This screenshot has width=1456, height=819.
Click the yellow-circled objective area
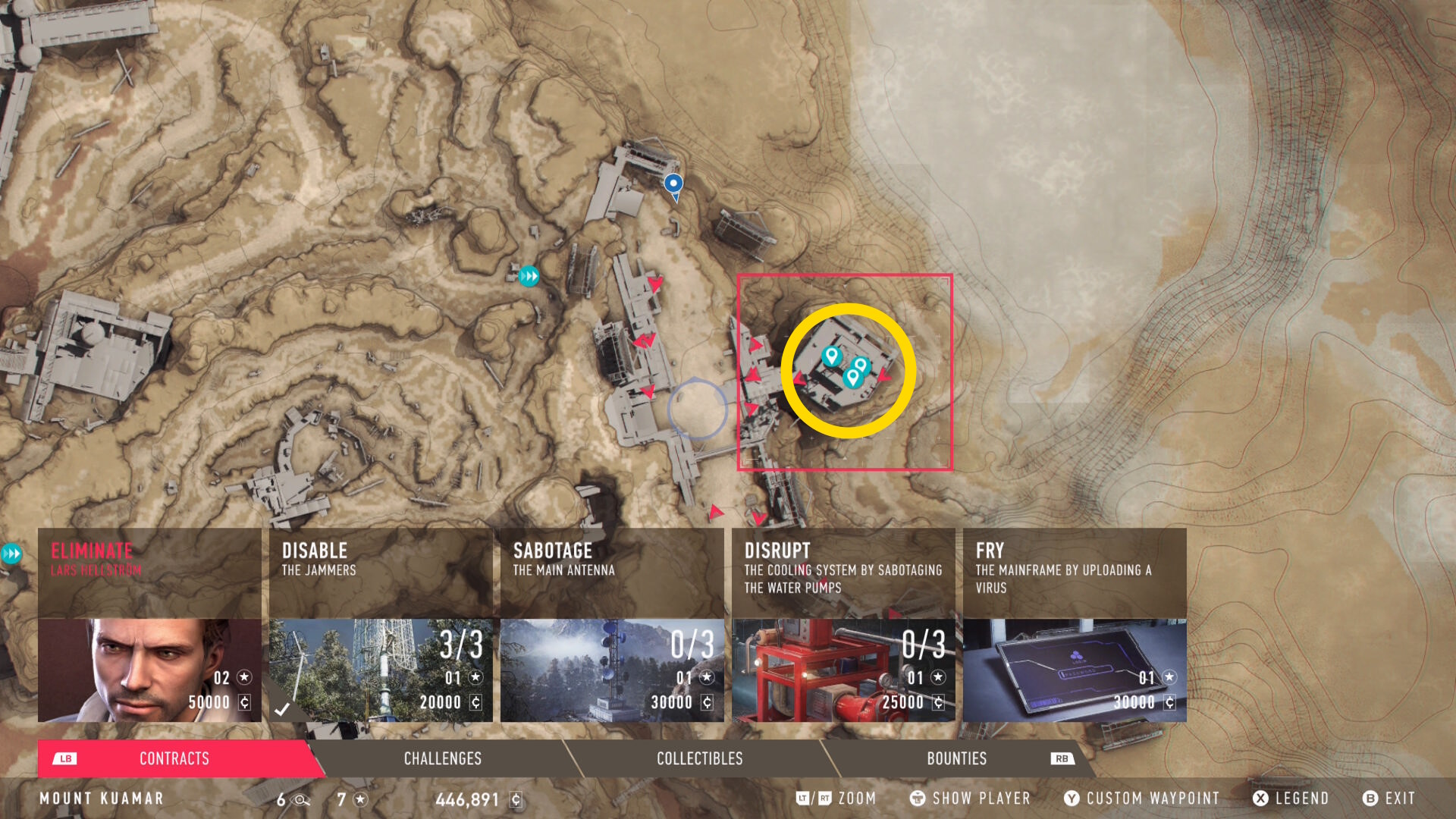(x=848, y=371)
